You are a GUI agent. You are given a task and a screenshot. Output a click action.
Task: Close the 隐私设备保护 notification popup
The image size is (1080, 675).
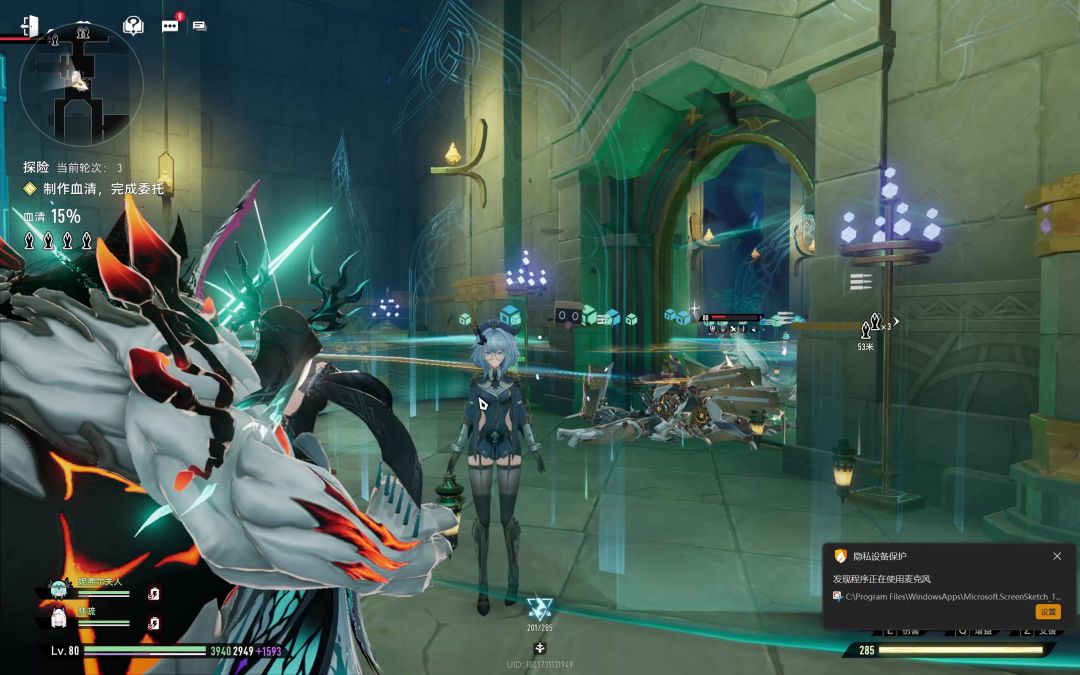click(1057, 556)
